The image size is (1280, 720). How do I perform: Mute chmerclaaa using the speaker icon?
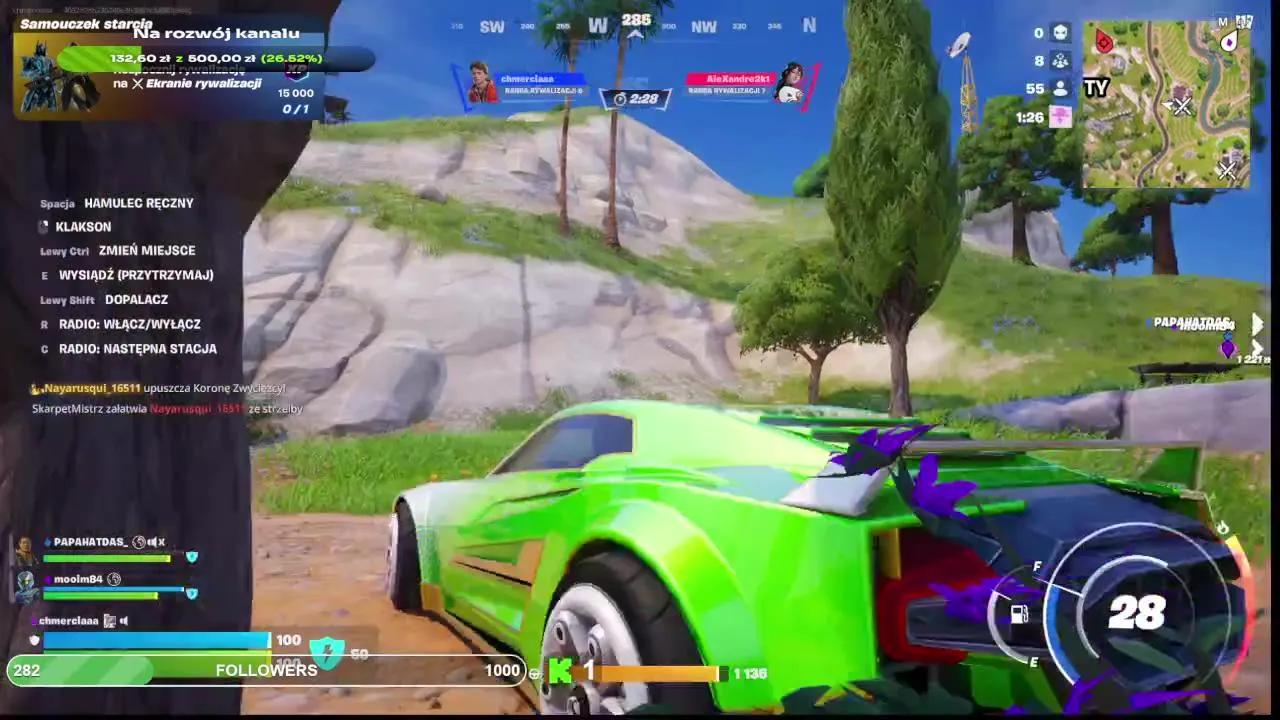point(124,620)
